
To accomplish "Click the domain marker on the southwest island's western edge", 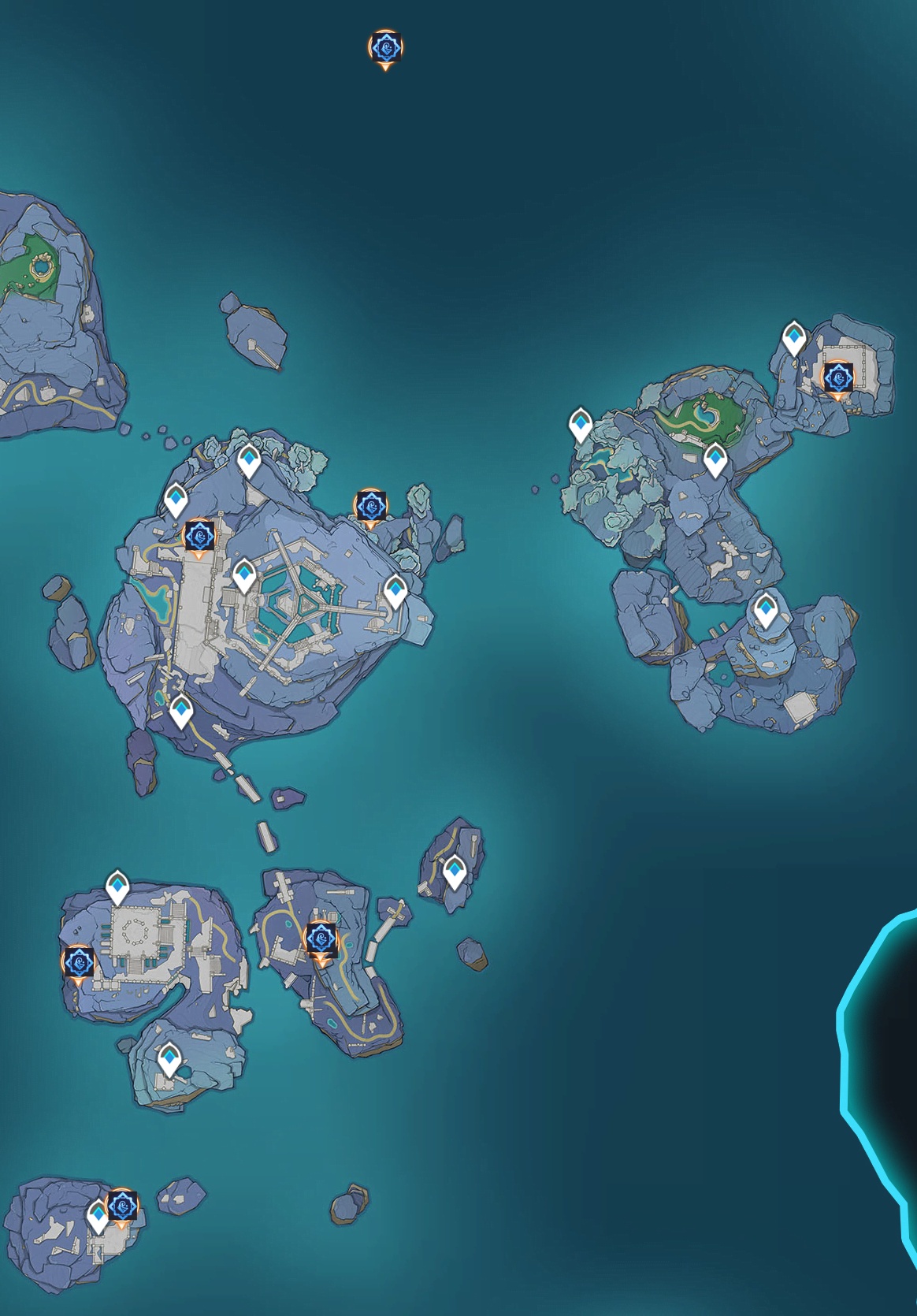I will tap(78, 962).
